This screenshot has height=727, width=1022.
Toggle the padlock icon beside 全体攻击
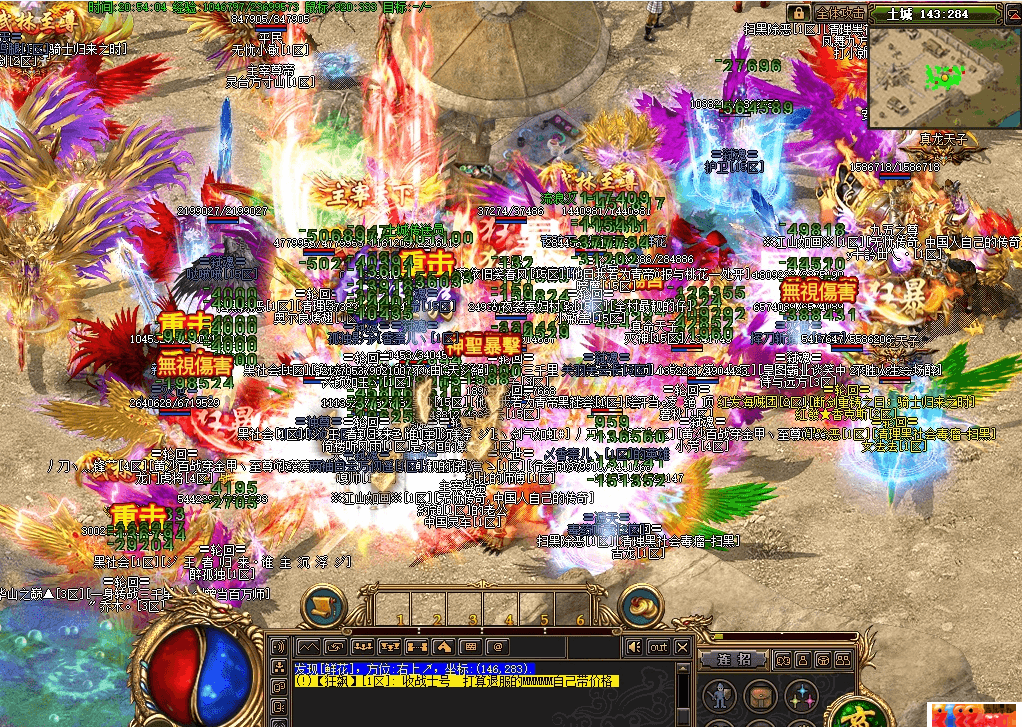[x=798, y=12]
